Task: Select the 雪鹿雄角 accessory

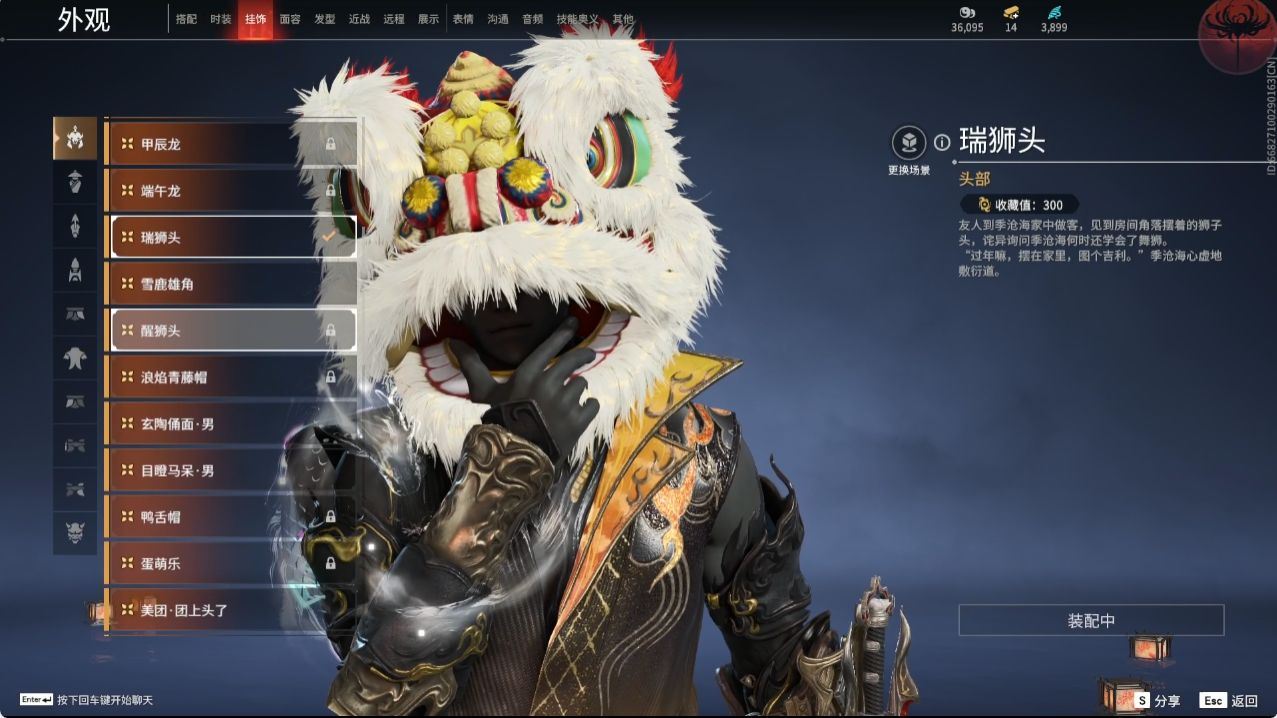Action: [232, 284]
